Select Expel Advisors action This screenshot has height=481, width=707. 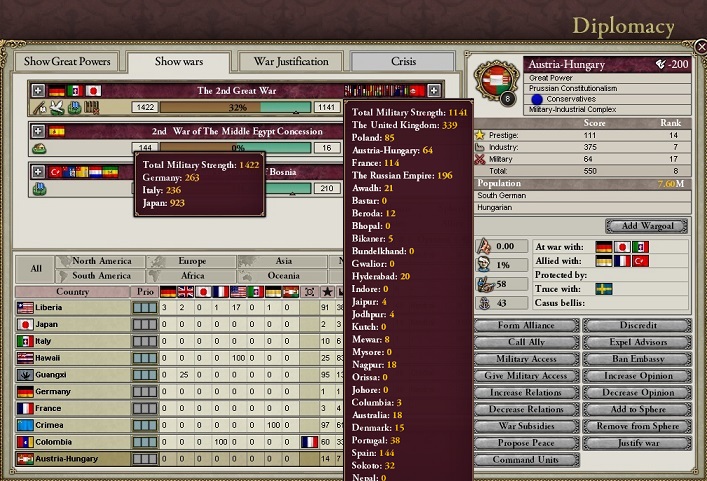pyautogui.click(x=636, y=342)
